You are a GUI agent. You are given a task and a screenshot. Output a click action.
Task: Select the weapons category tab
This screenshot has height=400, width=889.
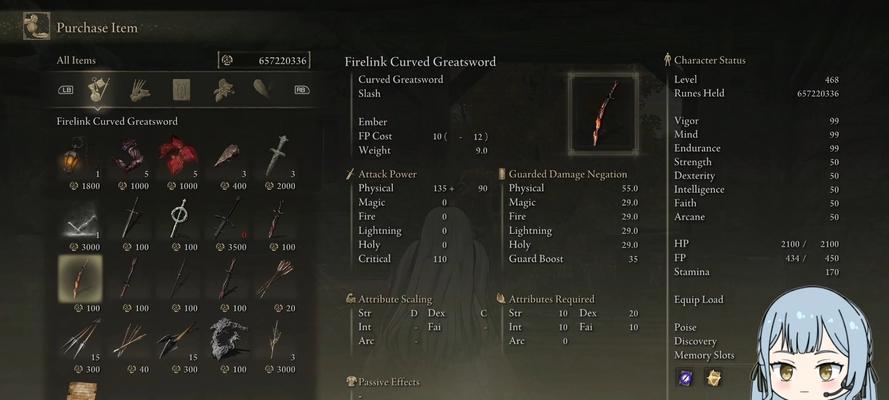point(97,90)
